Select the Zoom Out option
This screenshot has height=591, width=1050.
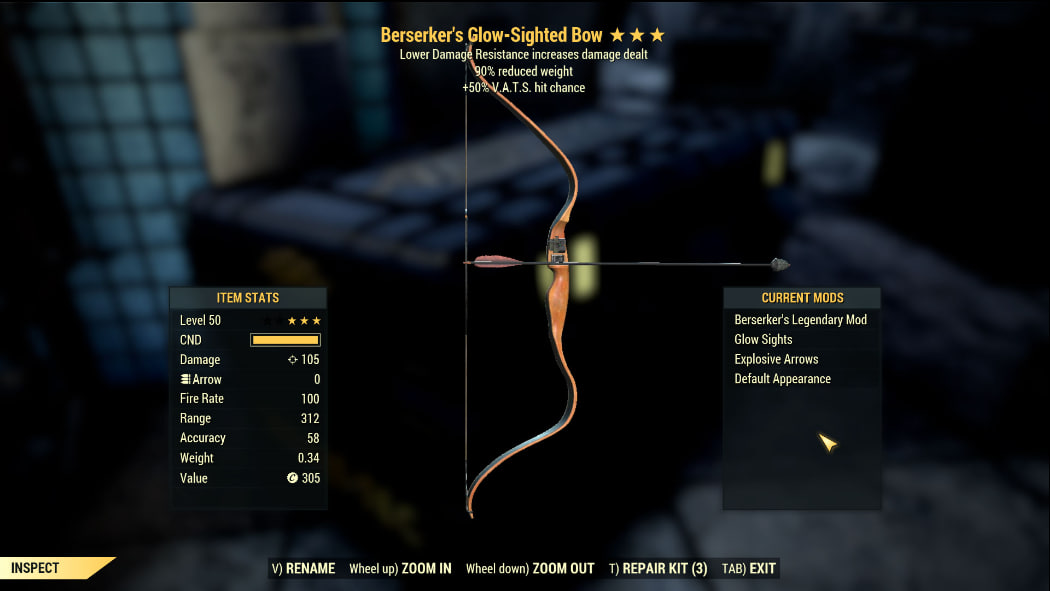pos(530,569)
